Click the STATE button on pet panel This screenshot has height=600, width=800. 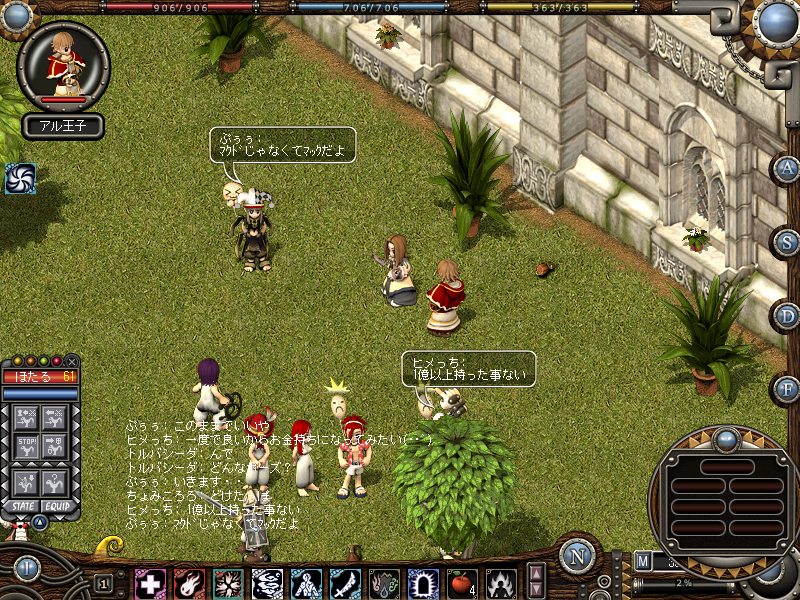pos(22,507)
